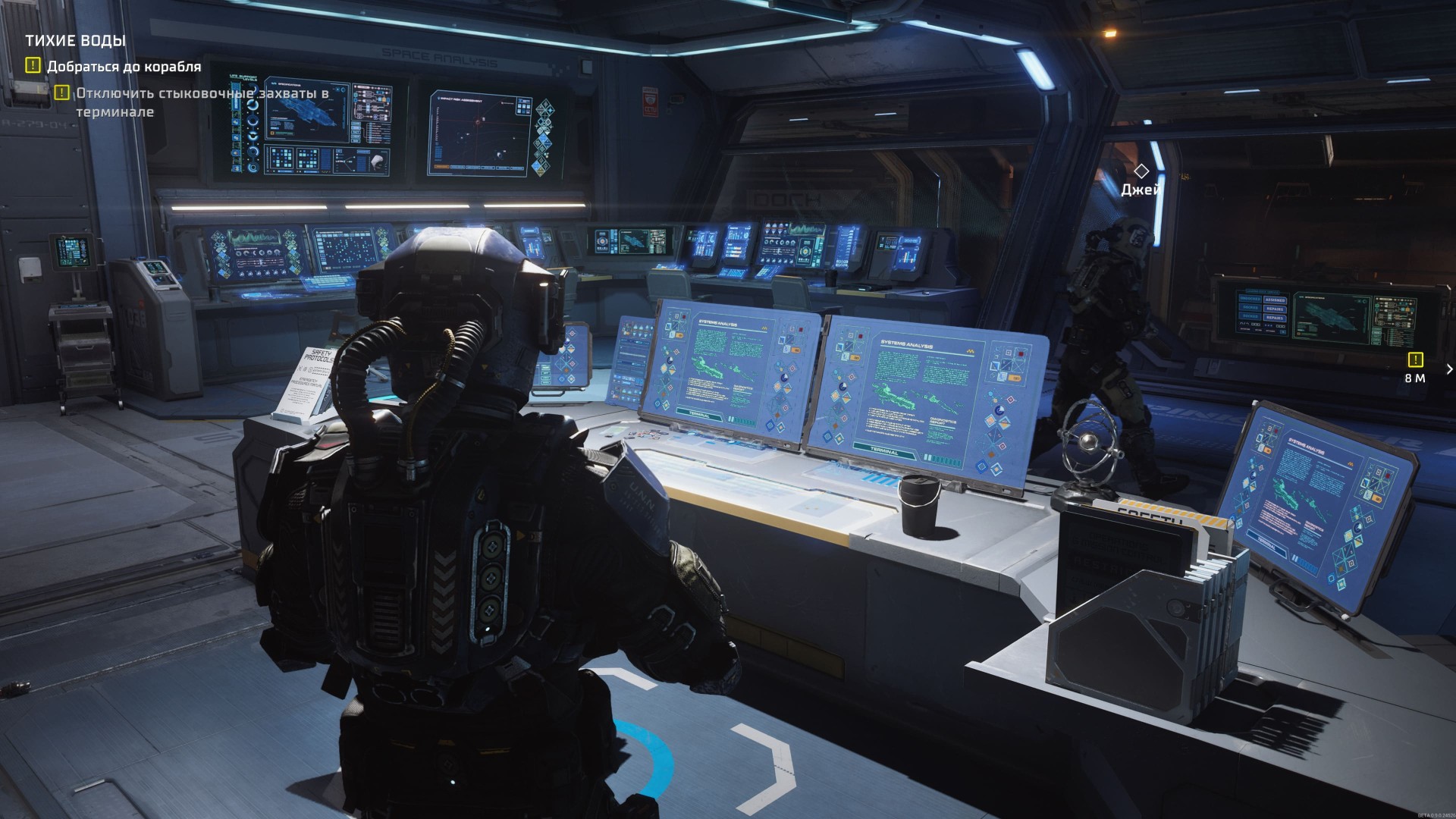Enable the orange GO switch on the right monitor

(x=855, y=357)
